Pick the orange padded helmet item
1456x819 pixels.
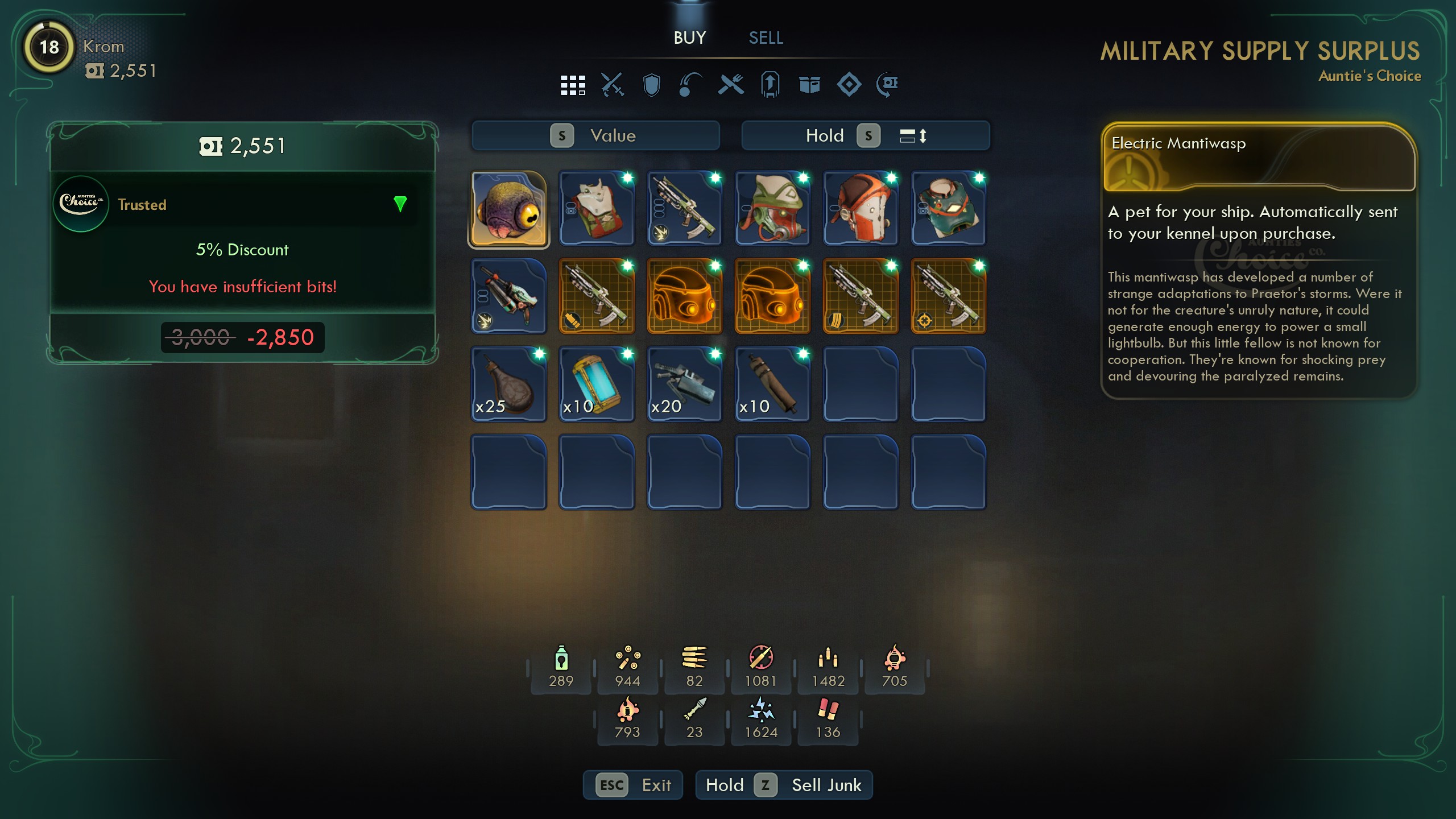pyautogui.click(x=860, y=209)
